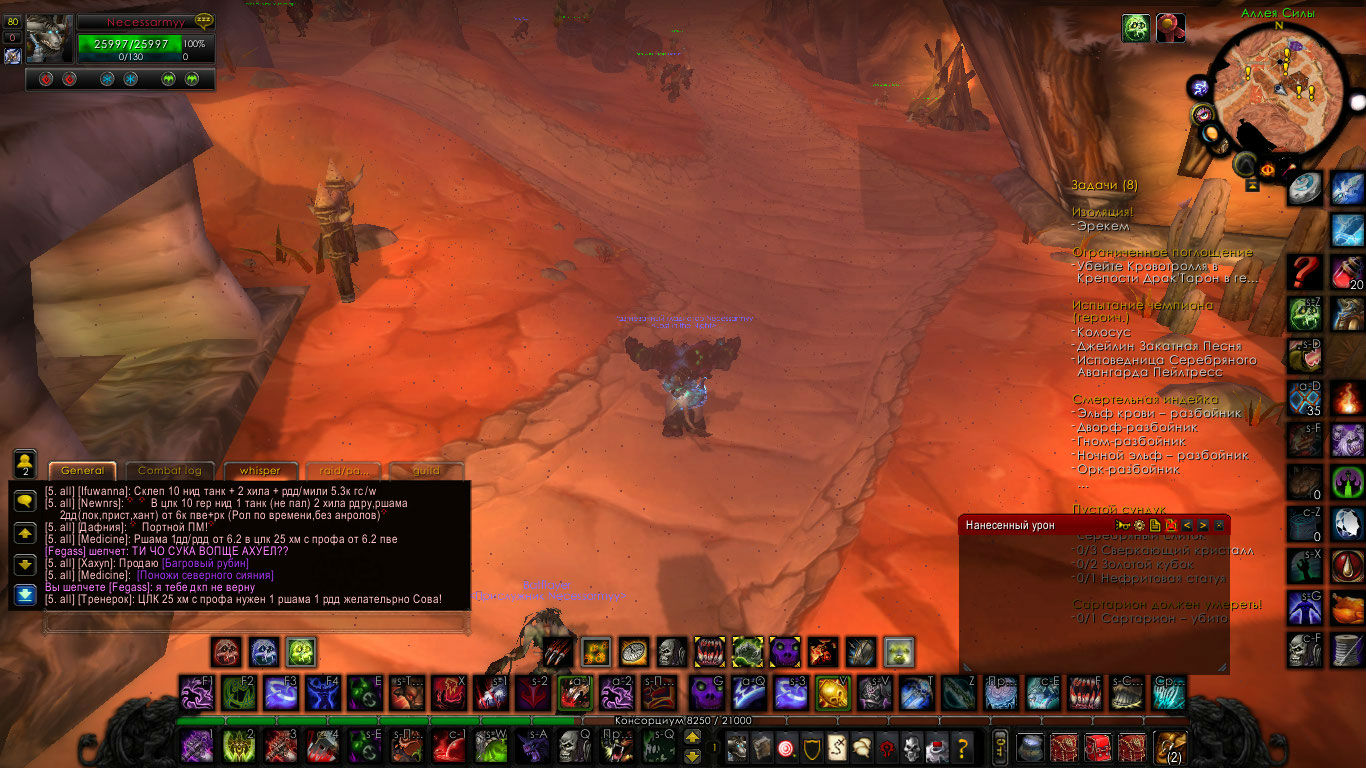Image resolution: width=1366 pixels, height=768 pixels.
Task: Select the Изоляция! quest in the tracker
Action: tap(1103, 212)
